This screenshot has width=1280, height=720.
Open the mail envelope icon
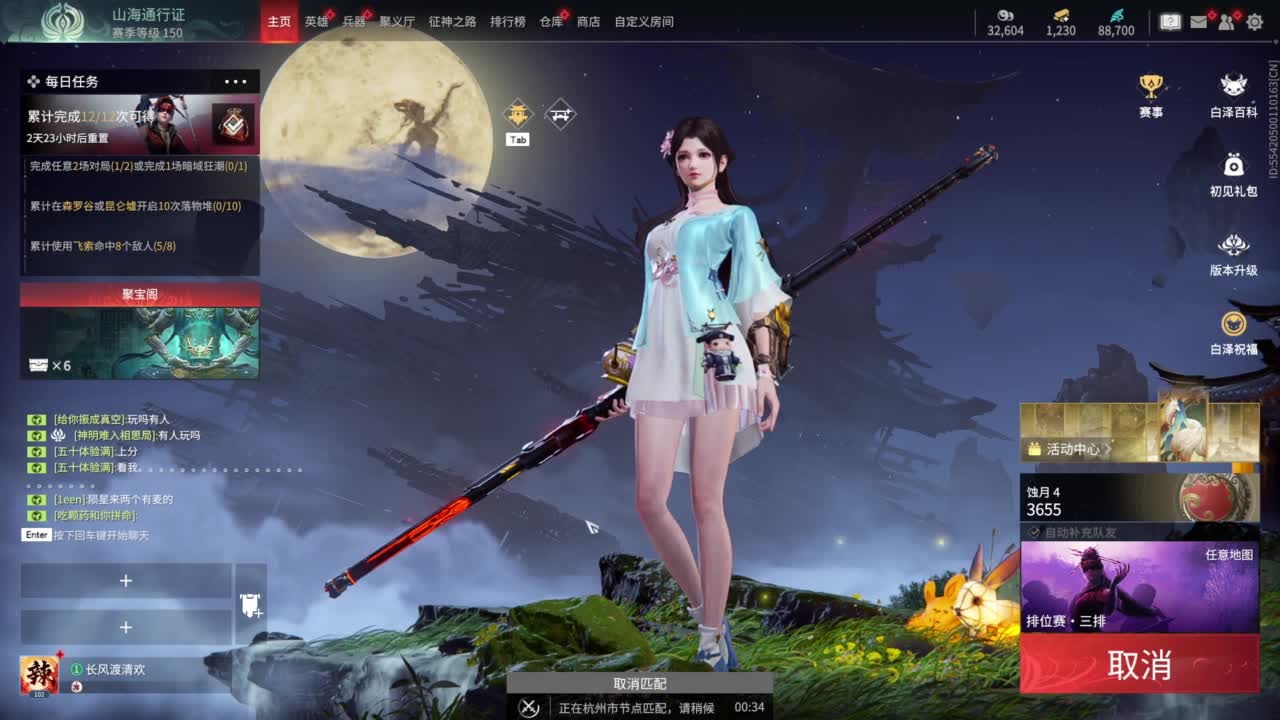[x=1198, y=21]
